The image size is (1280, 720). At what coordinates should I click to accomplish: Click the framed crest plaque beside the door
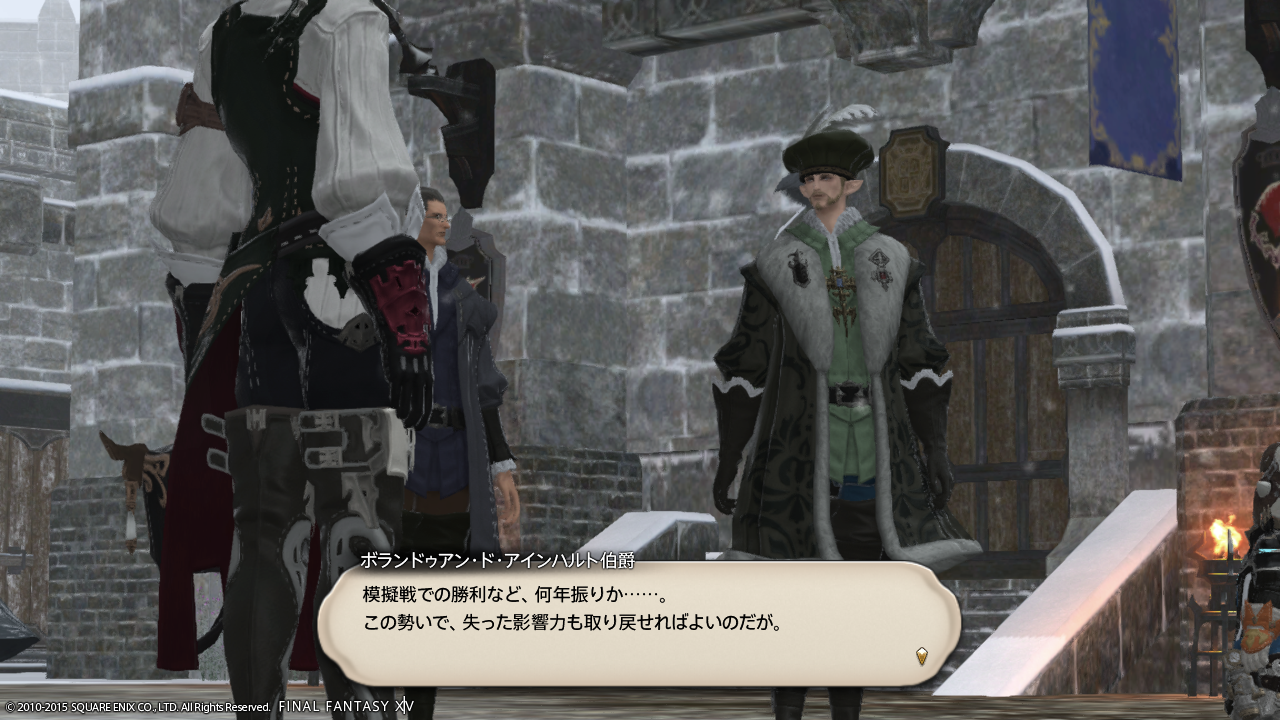pyautogui.click(x=912, y=170)
